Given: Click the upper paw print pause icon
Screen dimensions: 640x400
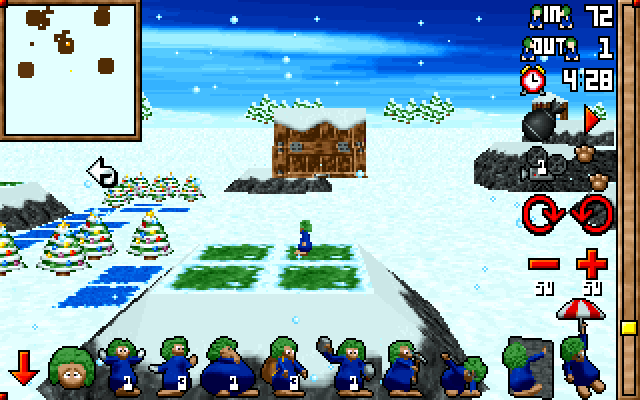Looking at the screenshot, I should [598, 153].
